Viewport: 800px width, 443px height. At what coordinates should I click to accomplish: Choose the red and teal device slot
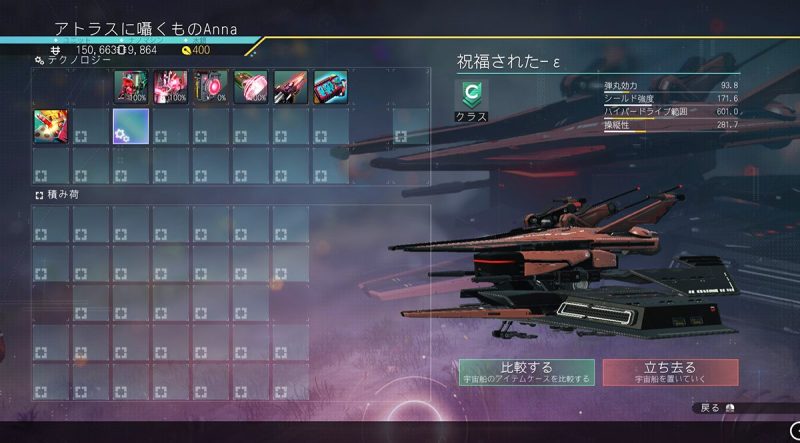[330, 87]
